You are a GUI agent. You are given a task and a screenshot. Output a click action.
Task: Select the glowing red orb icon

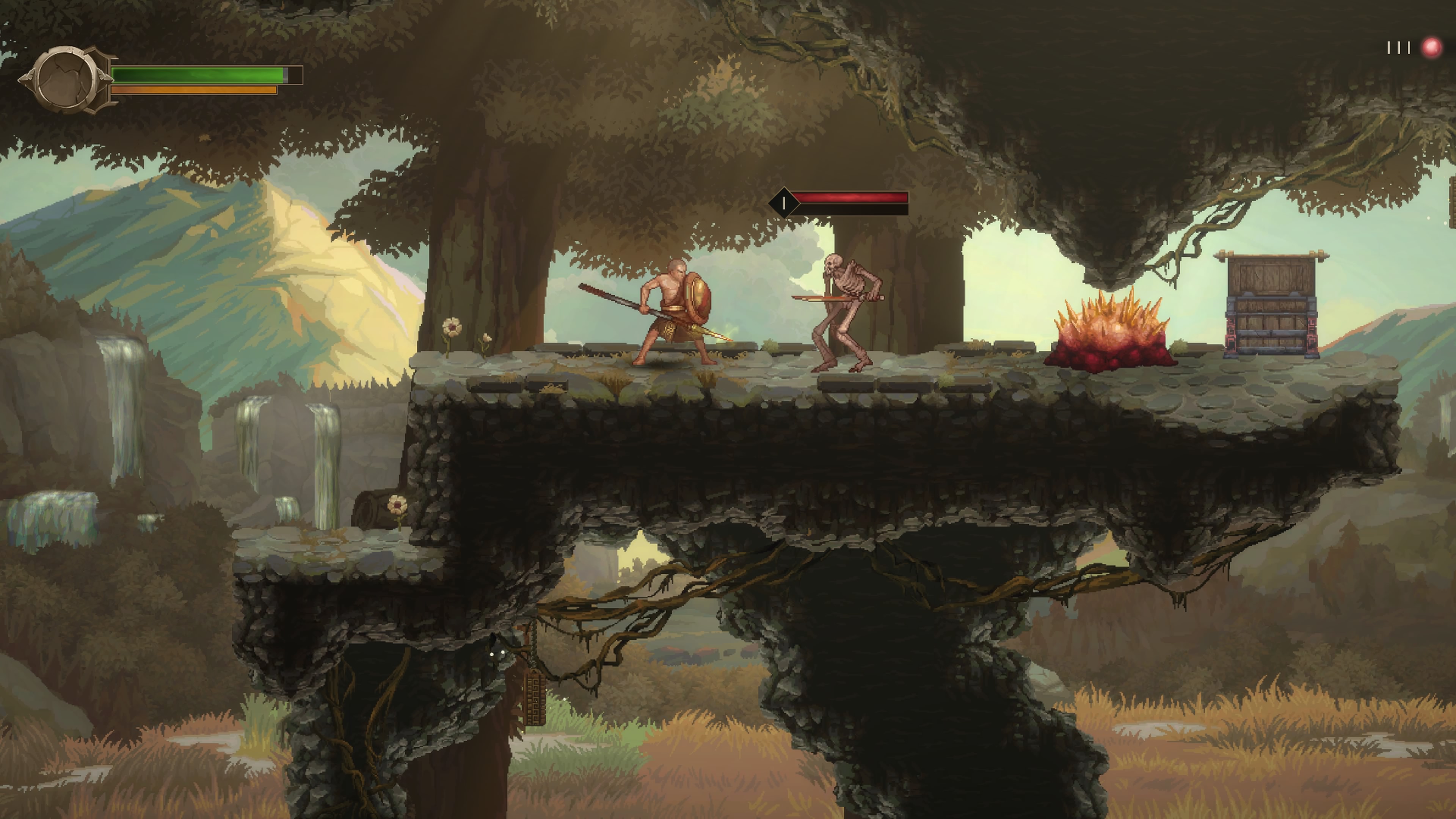(1431, 47)
